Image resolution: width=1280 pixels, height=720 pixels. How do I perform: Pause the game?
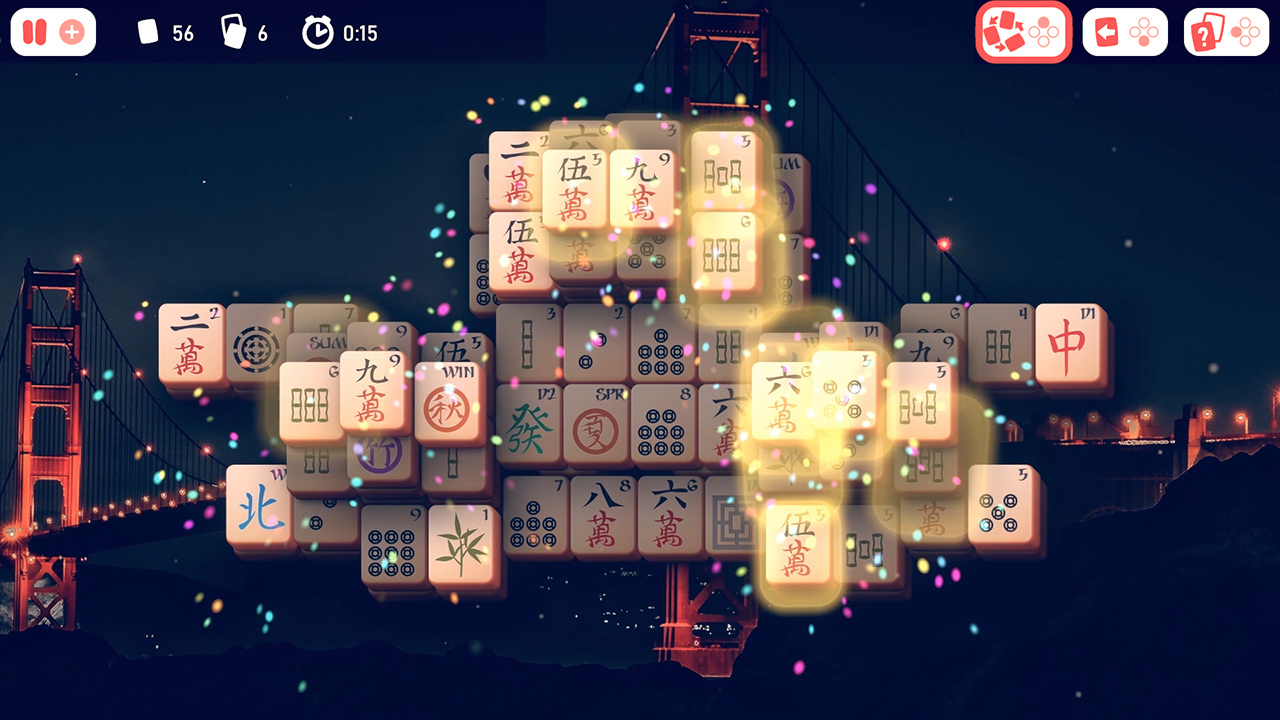[x=33, y=31]
